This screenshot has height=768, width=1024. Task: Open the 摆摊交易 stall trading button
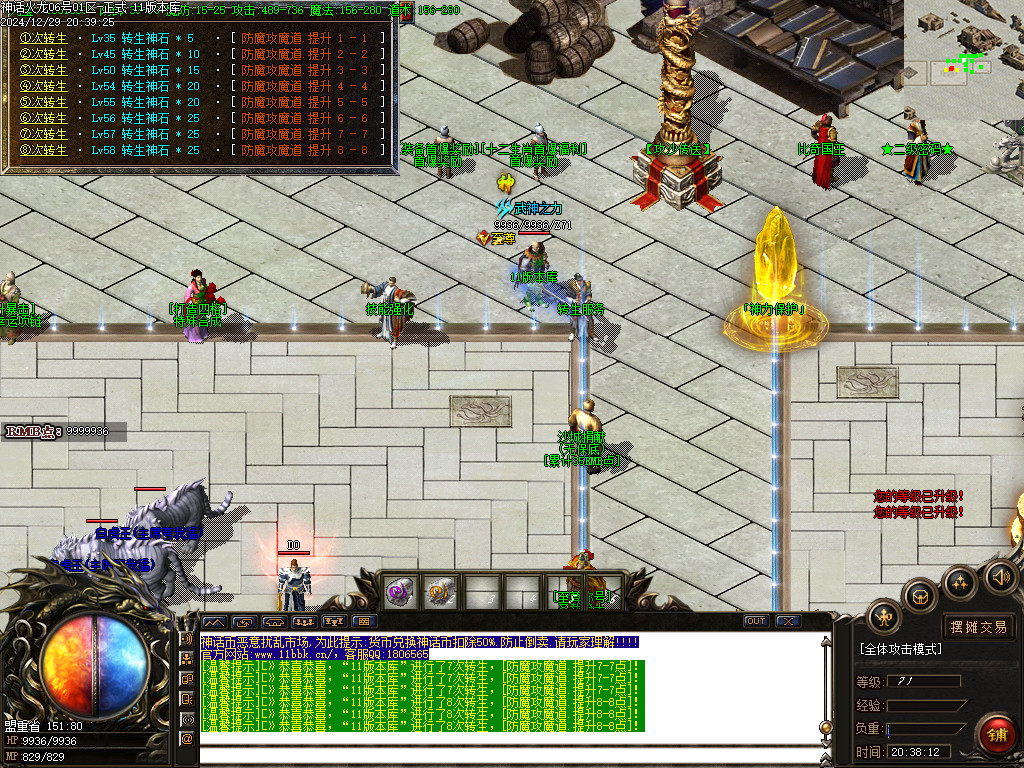click(978, 627)
